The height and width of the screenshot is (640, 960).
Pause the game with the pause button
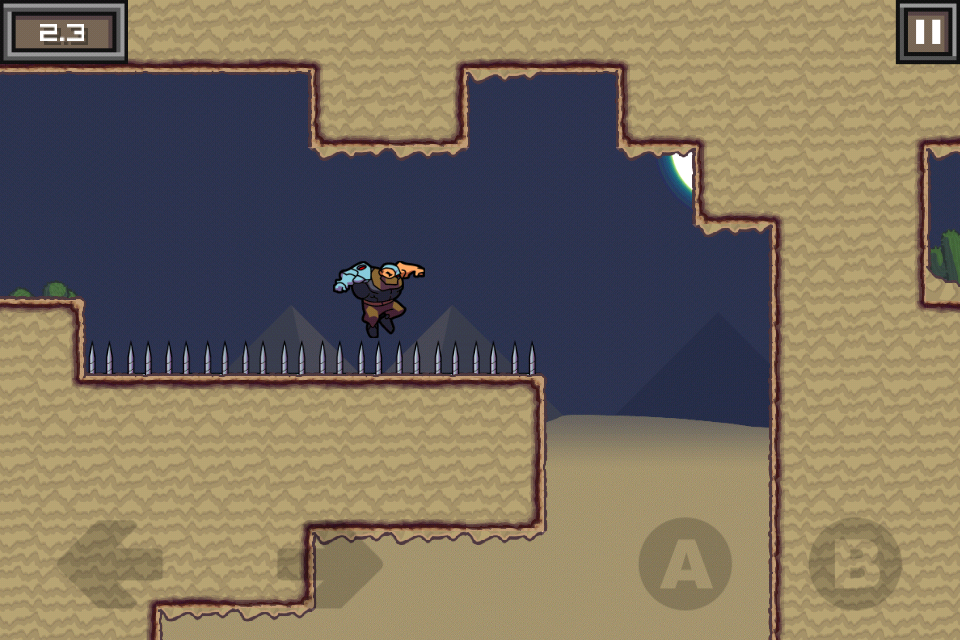click(x=927, y=32)
